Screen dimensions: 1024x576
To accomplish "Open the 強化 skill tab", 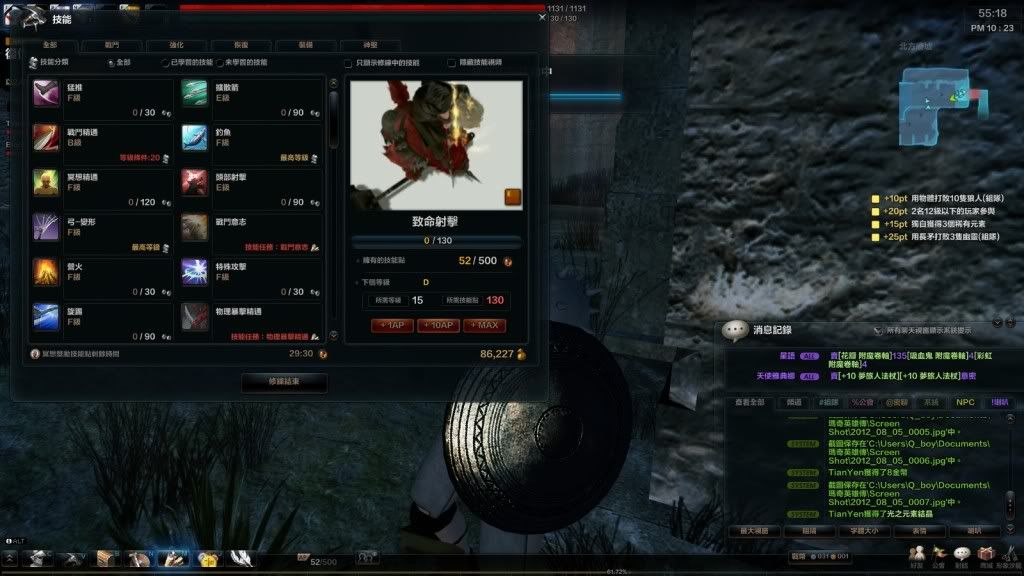I will click(176, 45).
